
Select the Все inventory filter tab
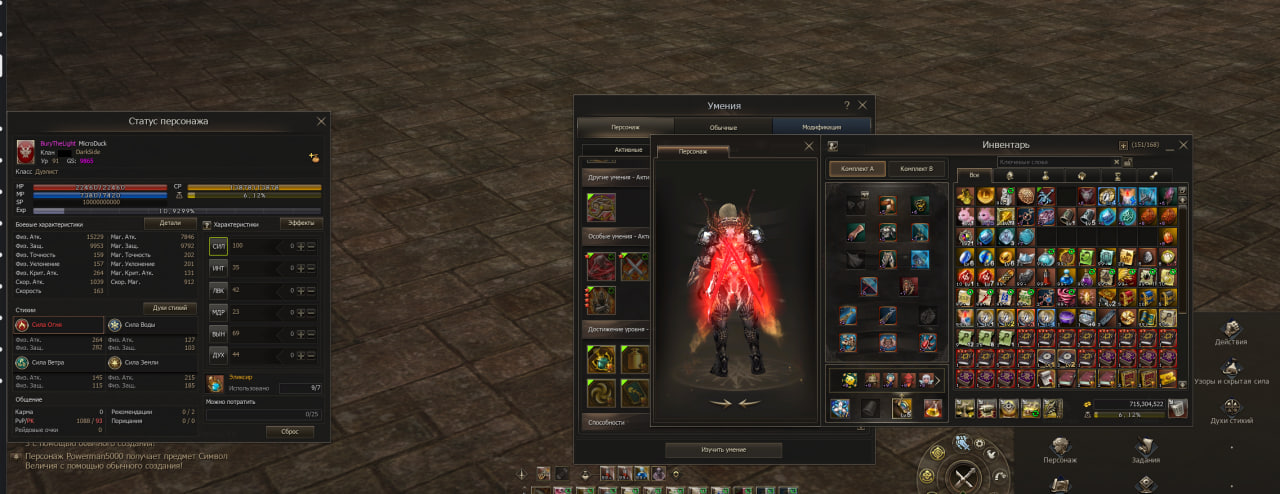coord(967,176)
